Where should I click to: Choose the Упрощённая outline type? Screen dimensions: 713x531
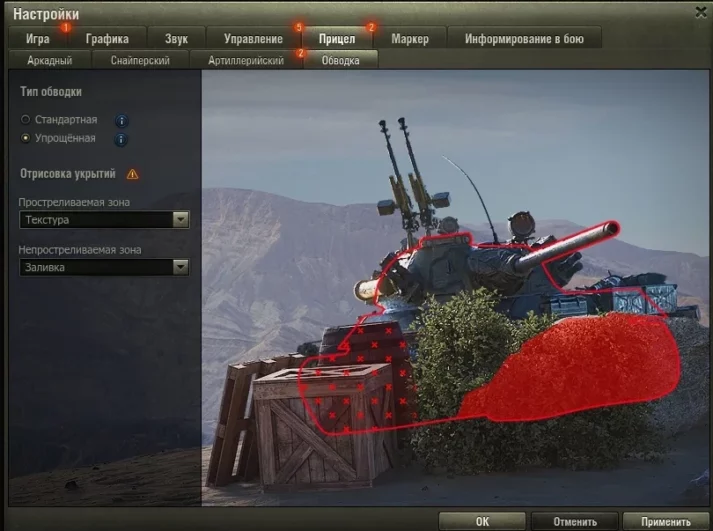[26, 139]
